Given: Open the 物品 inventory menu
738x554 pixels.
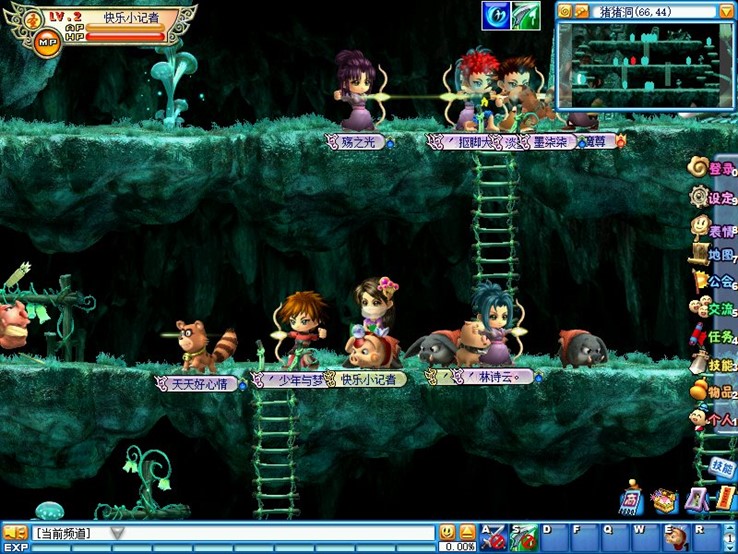Looking at the screenshot, I should tap(714, 392).
